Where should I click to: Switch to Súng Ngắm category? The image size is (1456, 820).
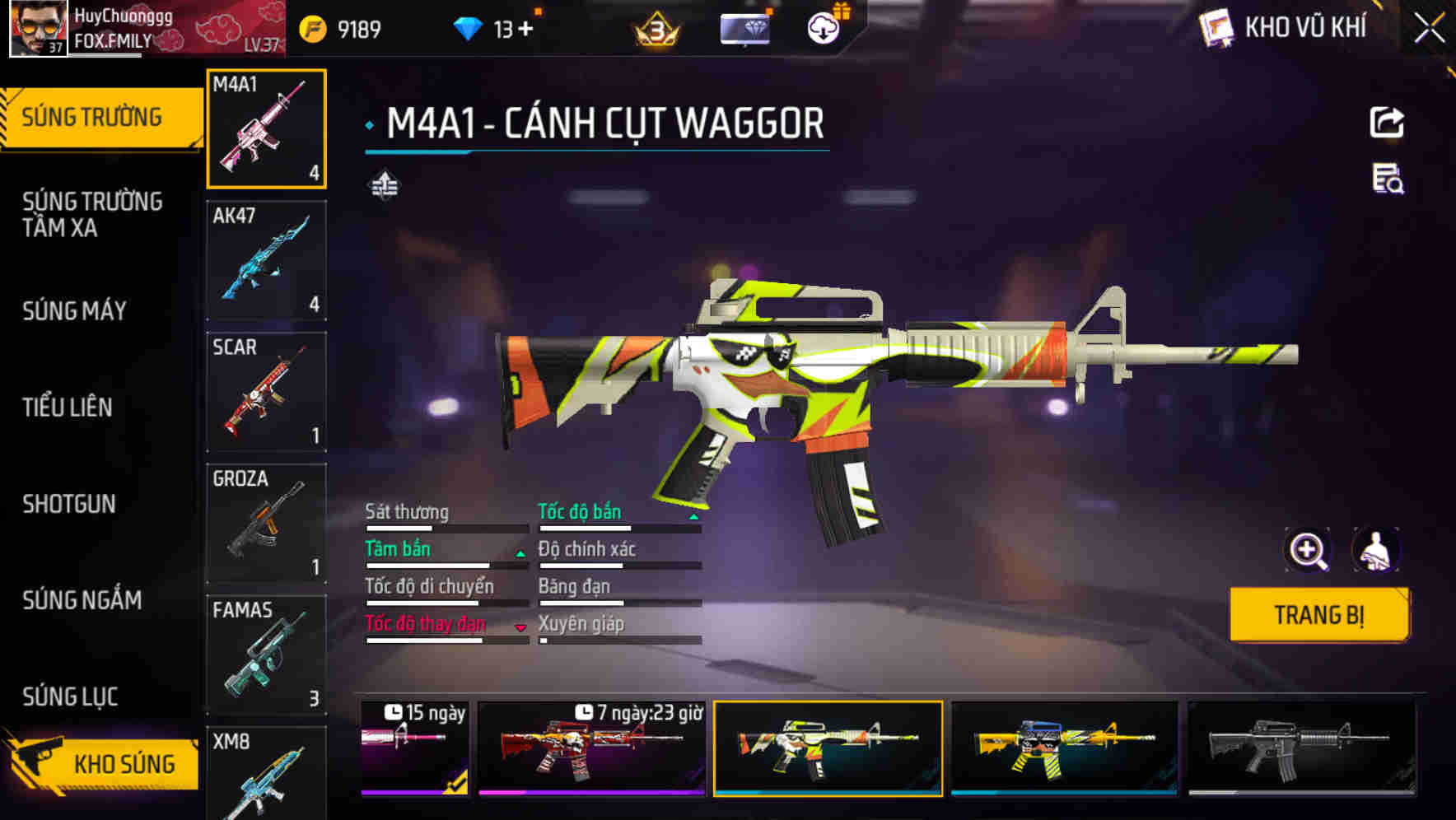pyautogui.click(x=82, y=600)
